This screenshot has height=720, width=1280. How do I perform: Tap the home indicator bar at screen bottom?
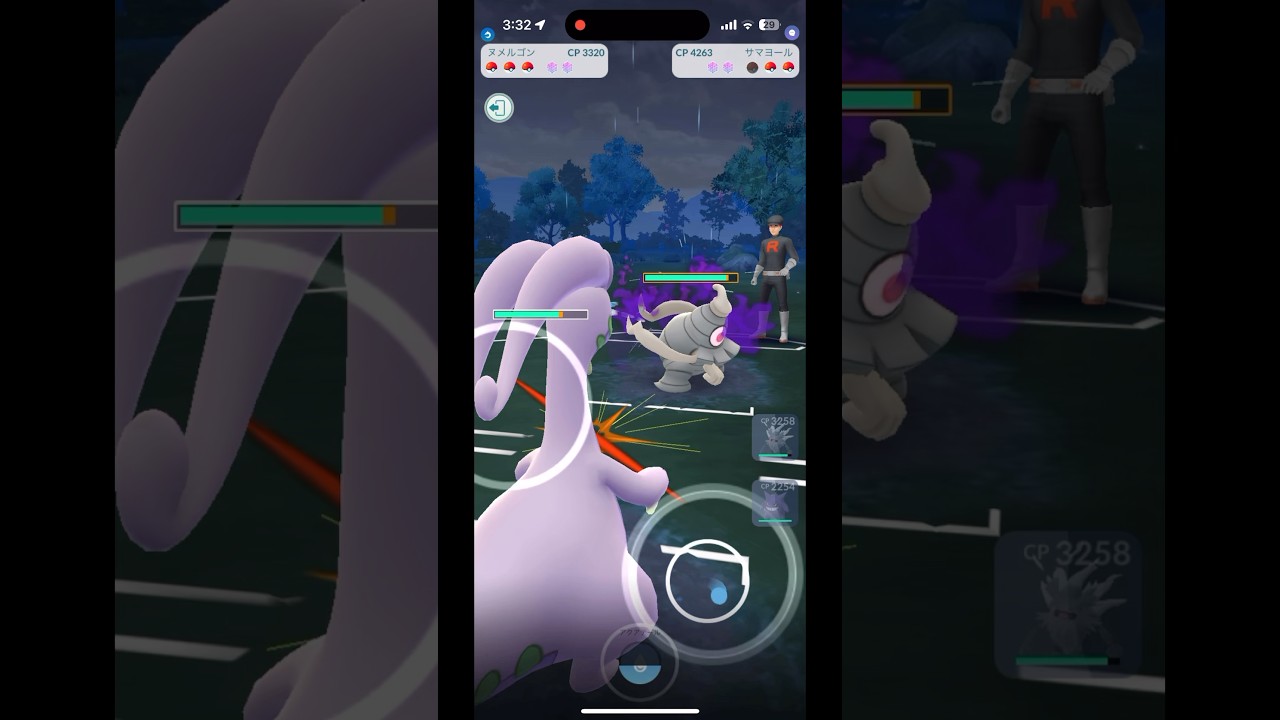[x=639, y=712]
